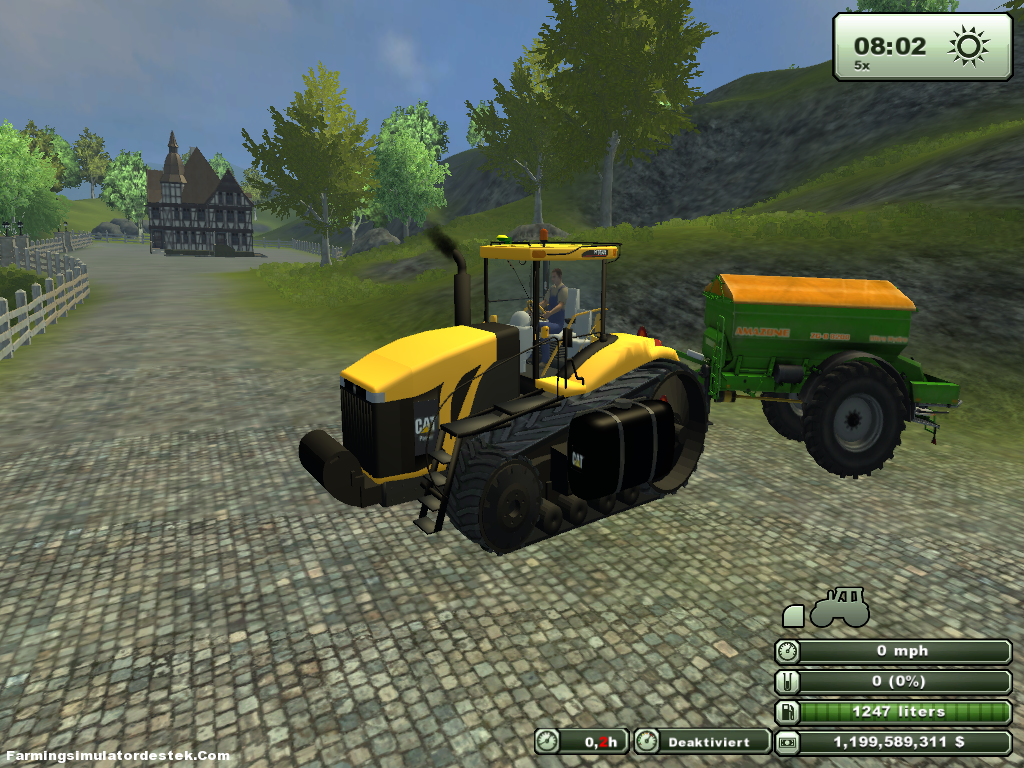Open the FarmingSimulatordestek.Com watermark link
Image resolution: width=1024 pixels, height=768 pixels.
tap(117, 756)
